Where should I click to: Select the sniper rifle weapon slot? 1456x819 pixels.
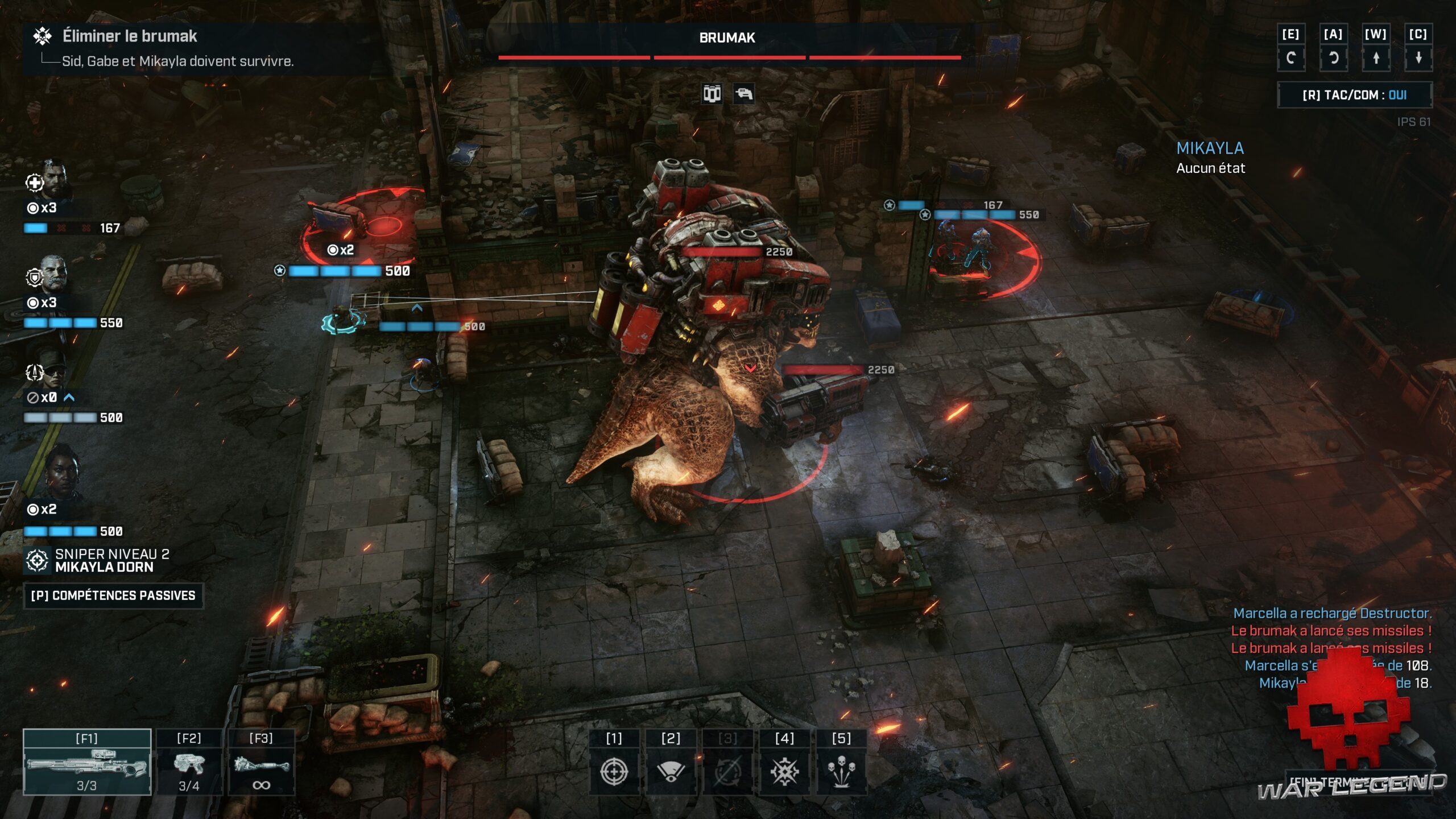pyautogui.click(x=87, y=762)
